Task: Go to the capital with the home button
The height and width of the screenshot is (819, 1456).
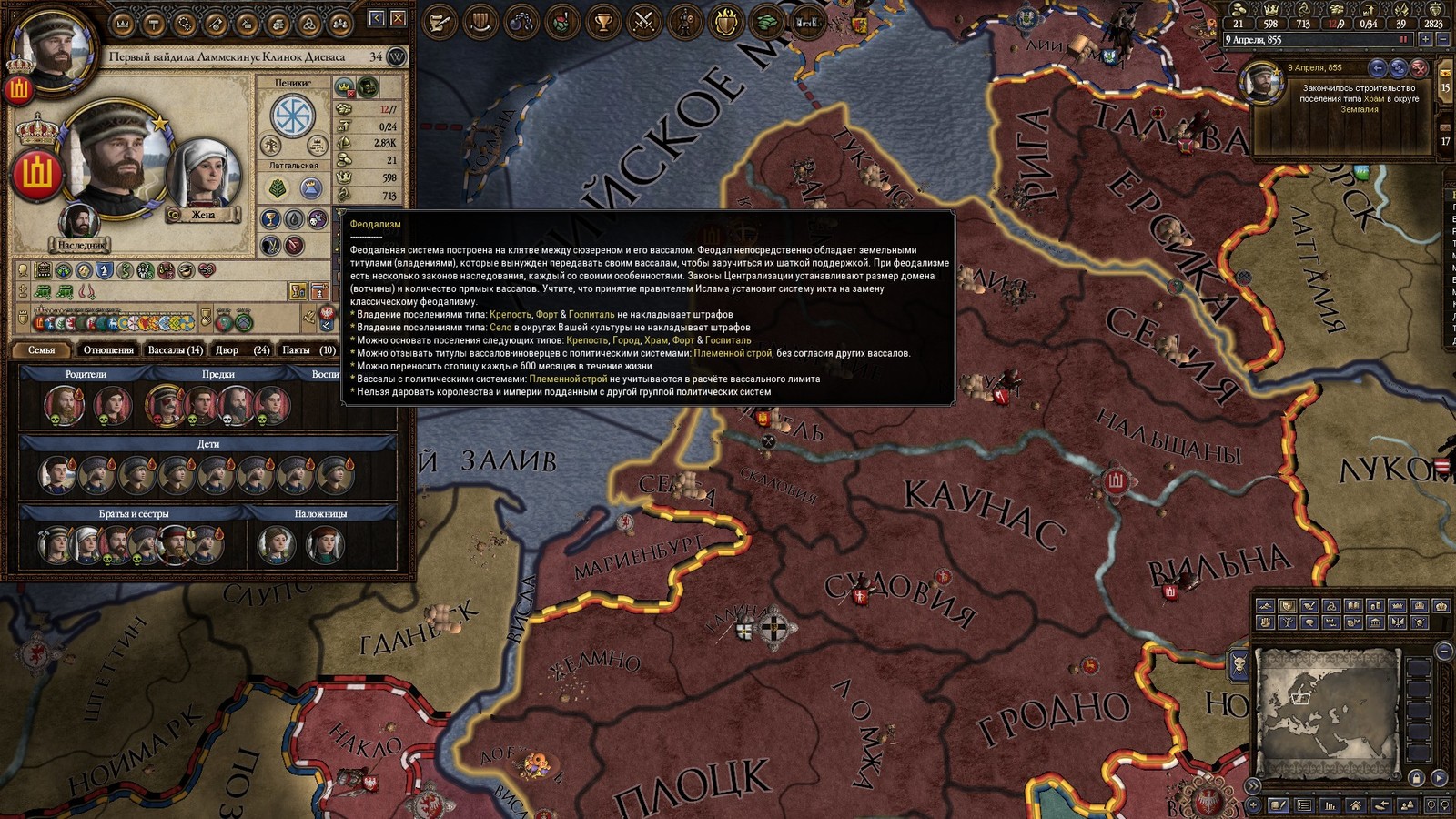Action: pos(1356,805)
